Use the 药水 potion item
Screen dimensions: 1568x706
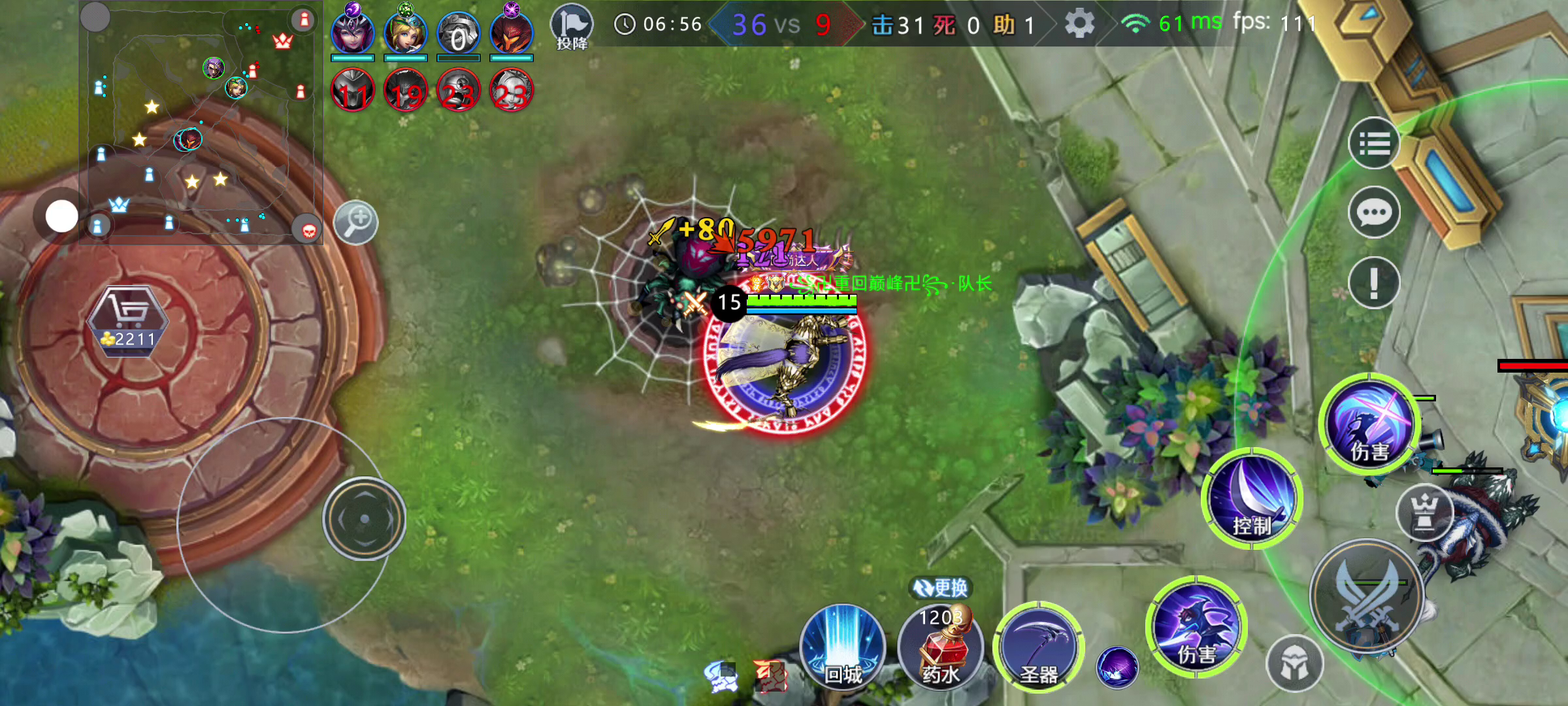(x=940, y=646)
